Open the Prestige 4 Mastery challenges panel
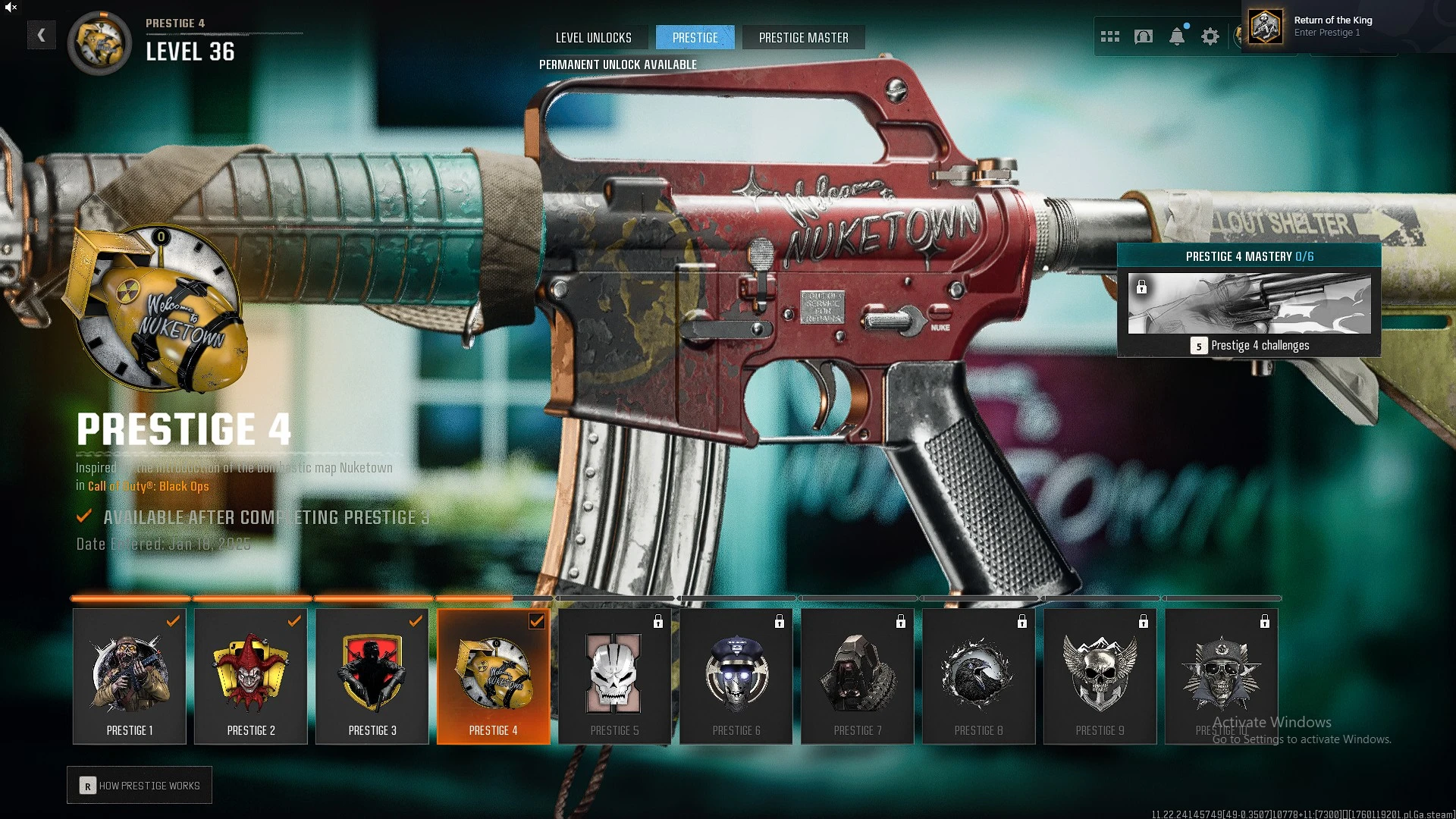Screen dimensions: 1456x819 (x=1249, y=305)
